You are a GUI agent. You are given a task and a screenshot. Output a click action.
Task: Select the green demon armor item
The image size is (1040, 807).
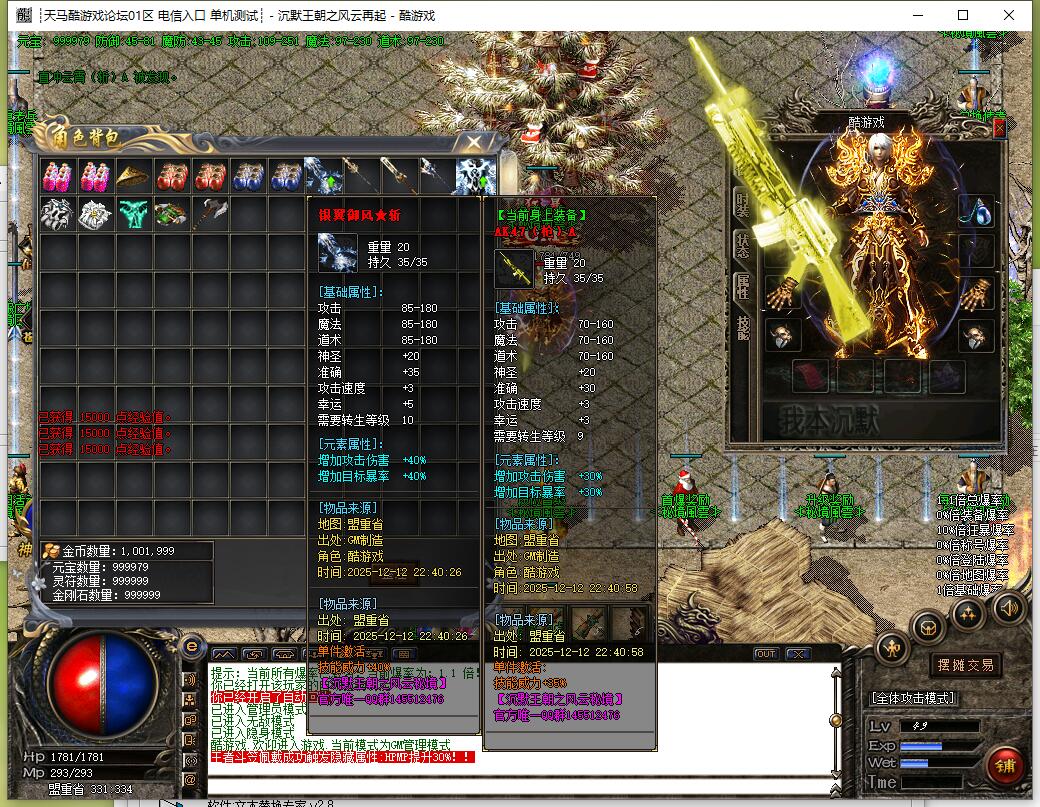point(133,214)
